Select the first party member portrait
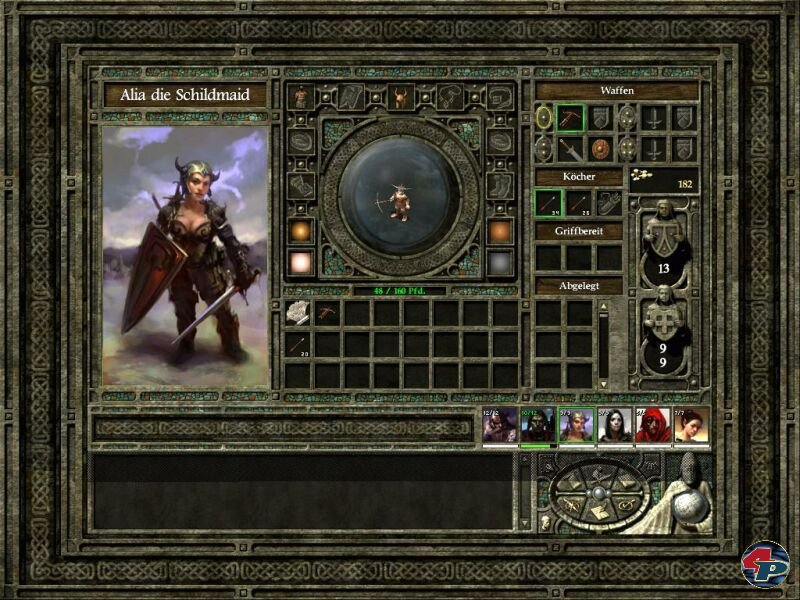The height and width of the screenshot is (600, 800). click(x=499, y=425)
